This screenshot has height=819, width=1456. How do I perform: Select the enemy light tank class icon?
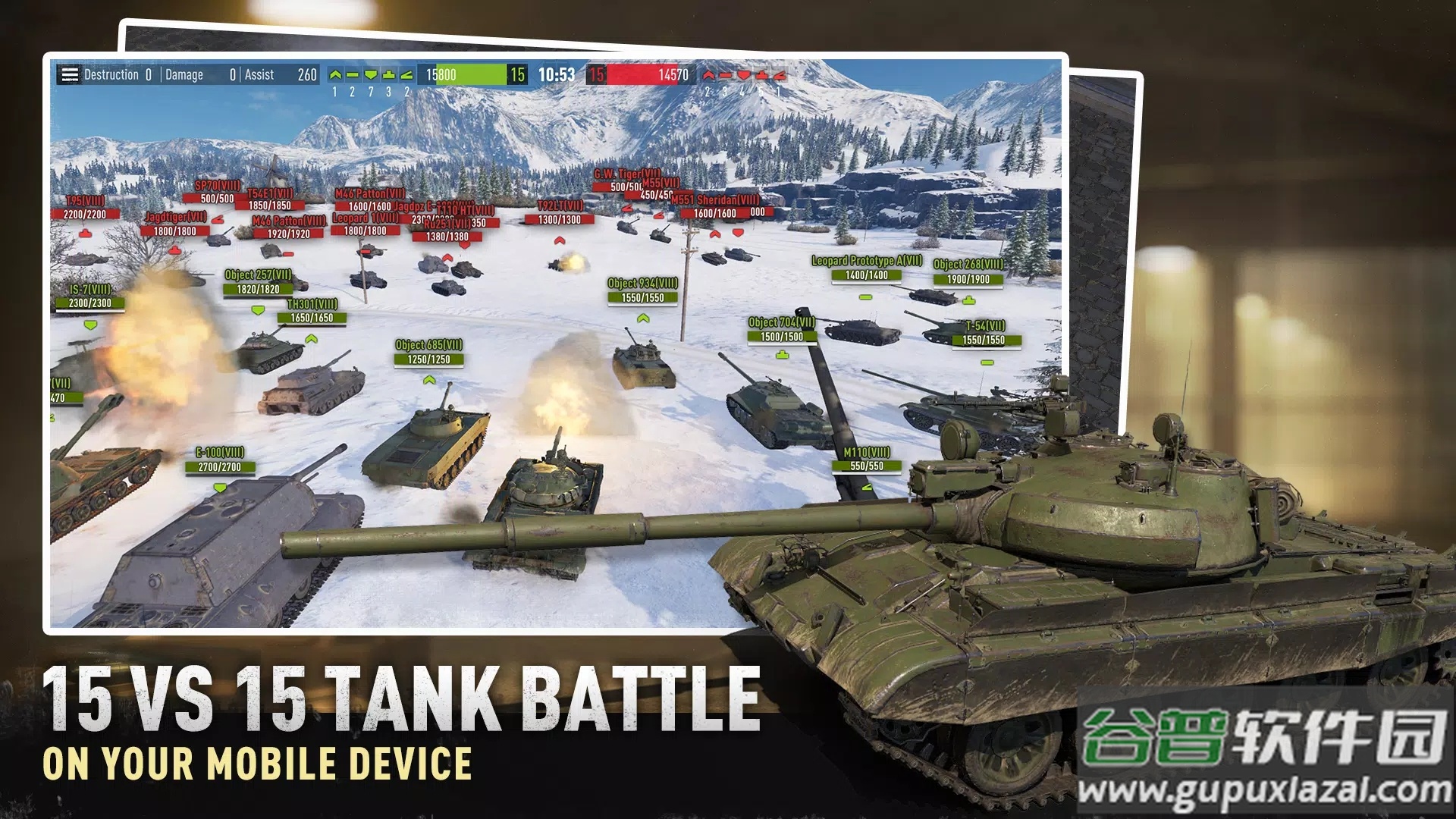[709, 75]
